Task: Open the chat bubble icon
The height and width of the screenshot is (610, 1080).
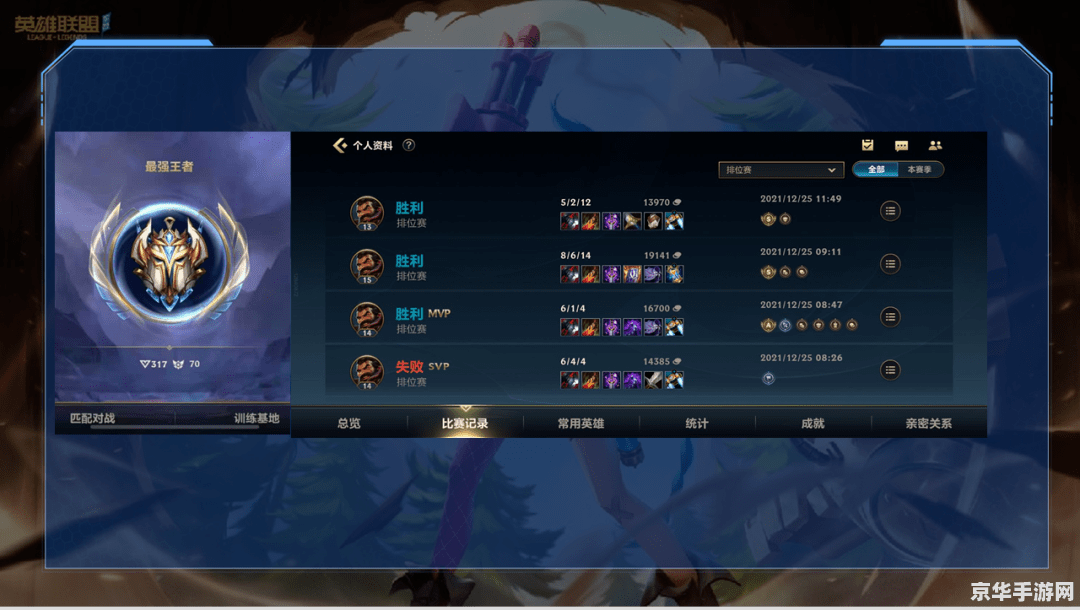Action: tap(901, 146)
